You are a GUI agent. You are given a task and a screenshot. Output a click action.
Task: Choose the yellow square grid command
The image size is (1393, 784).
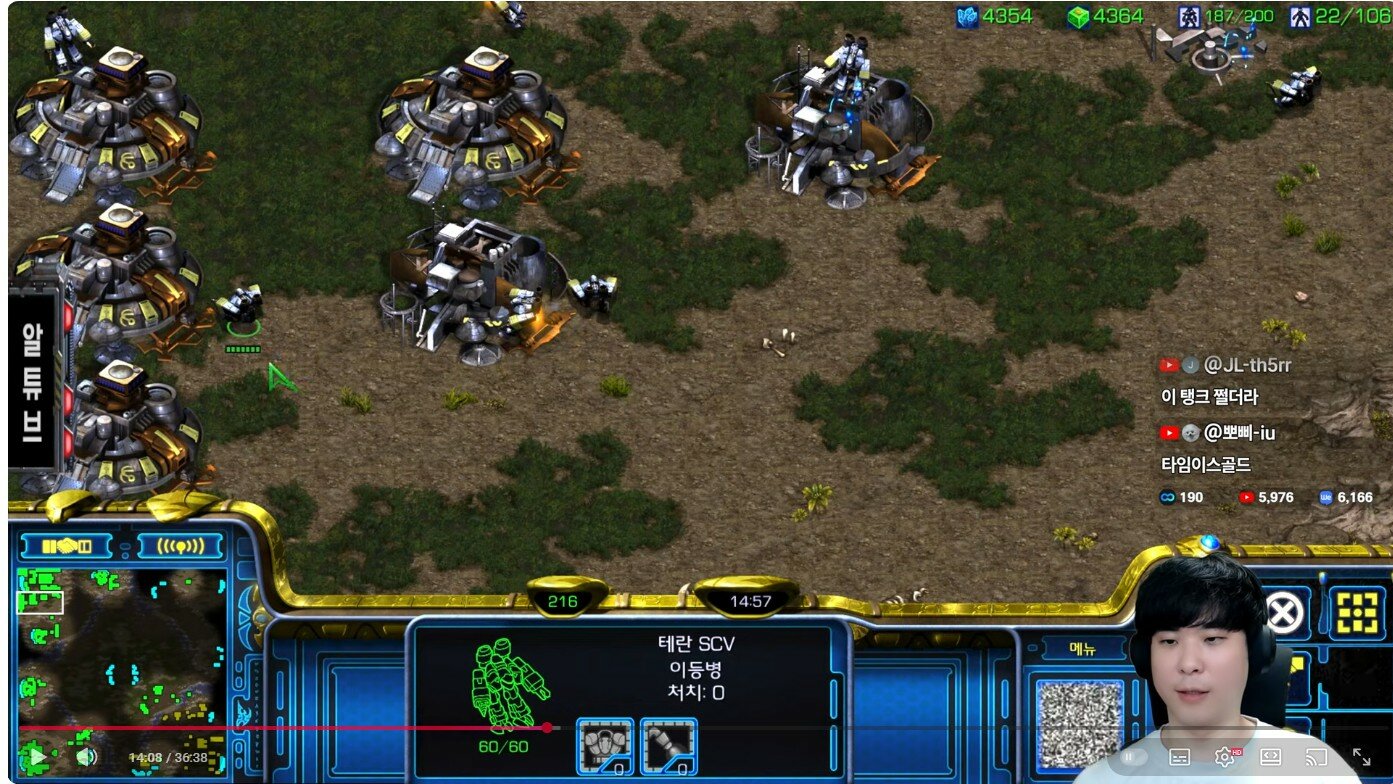pyautogui.click(x=1357, y=612)
